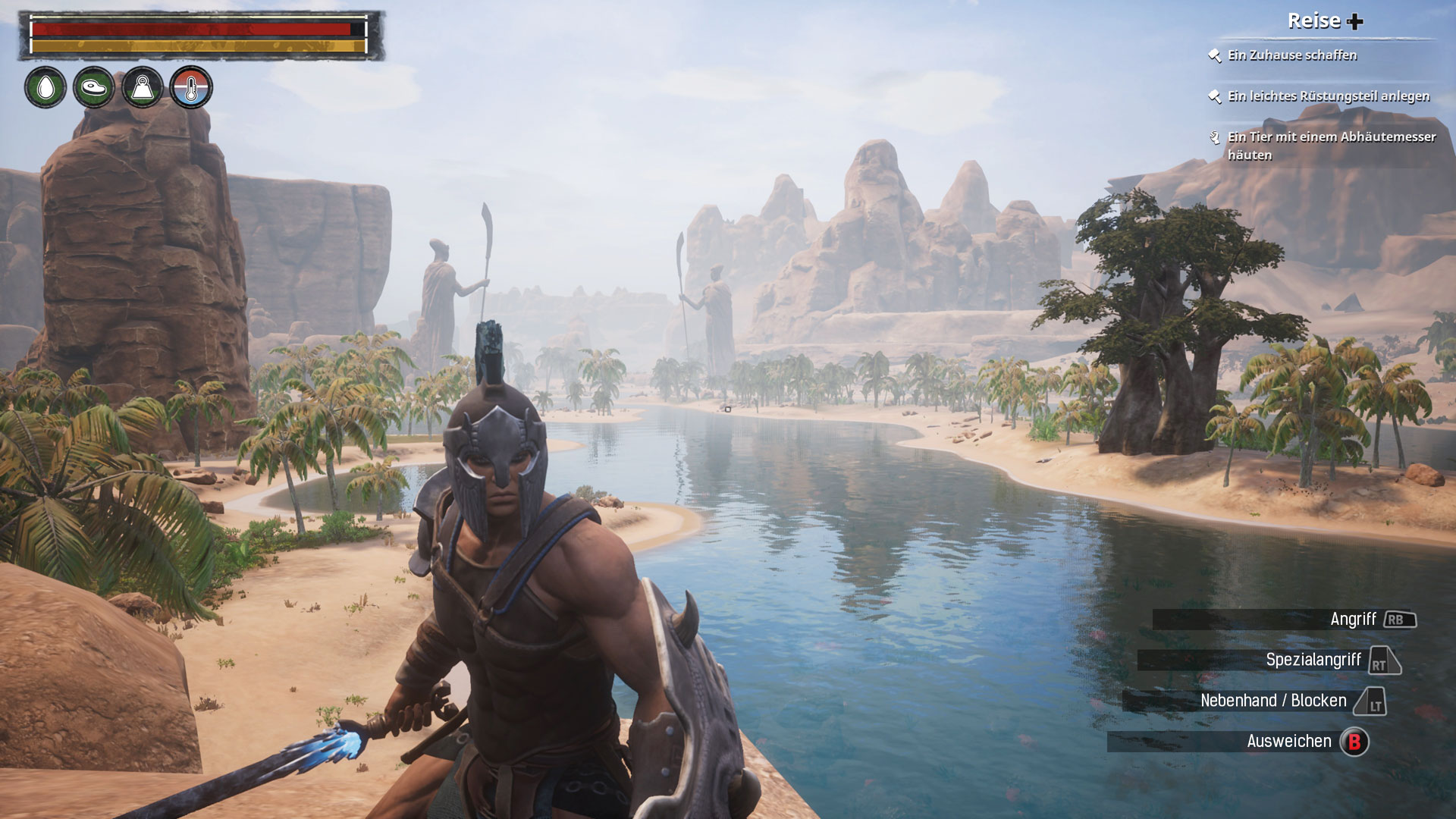Open the Reise journey tracker header
Image resolution: width=1456 pixels, height=819 pixels.
1325,21
